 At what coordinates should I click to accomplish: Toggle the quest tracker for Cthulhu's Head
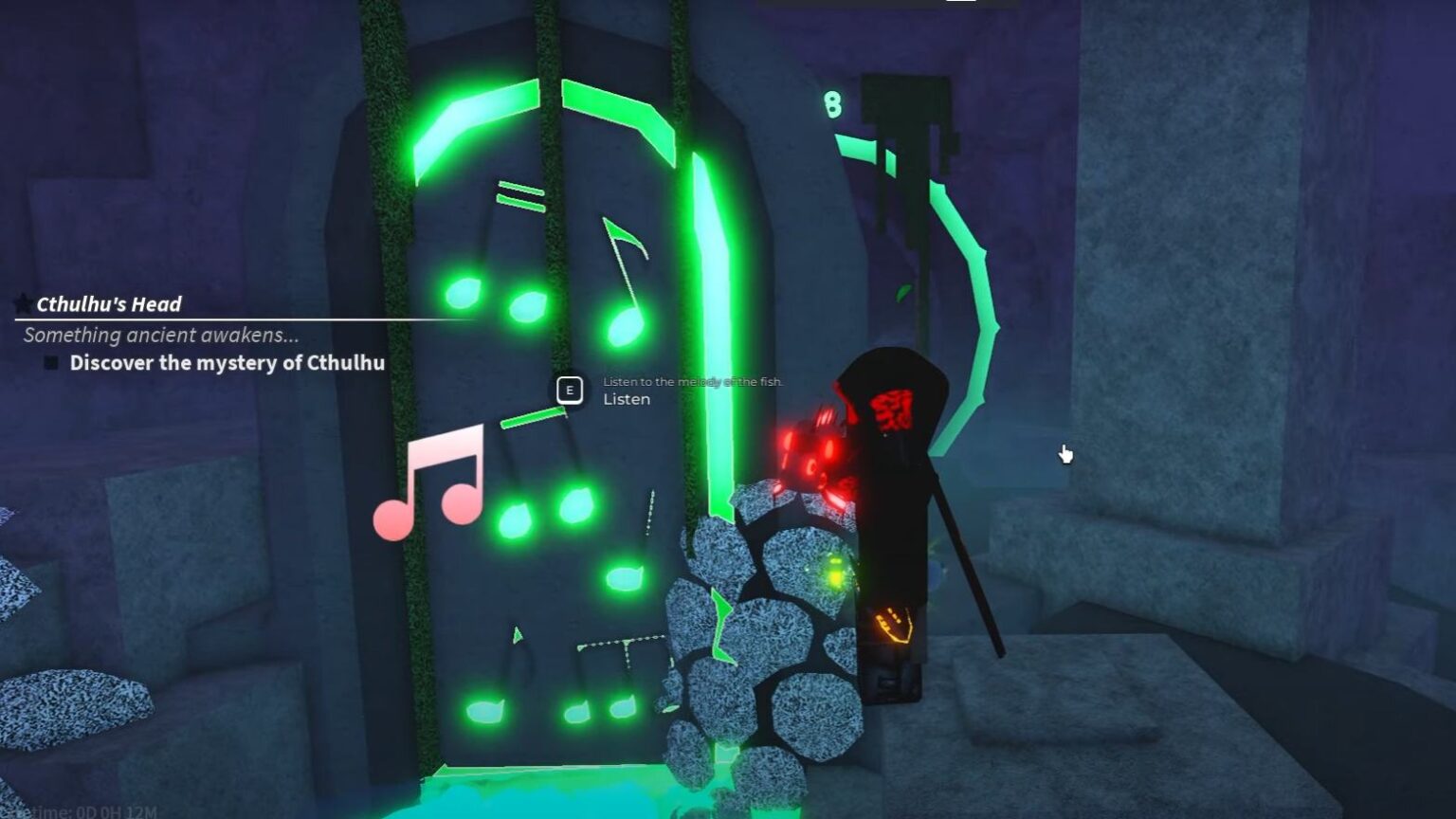pyautogui.click(x=109, y=304)
